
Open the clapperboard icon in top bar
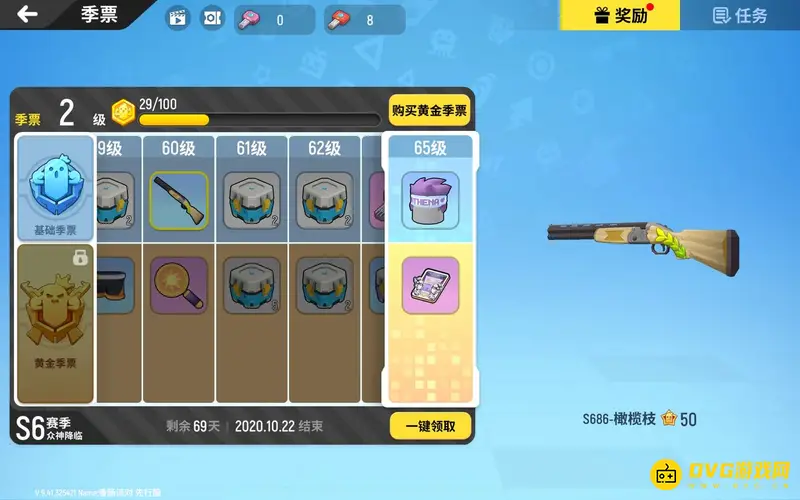pos(177,18)
